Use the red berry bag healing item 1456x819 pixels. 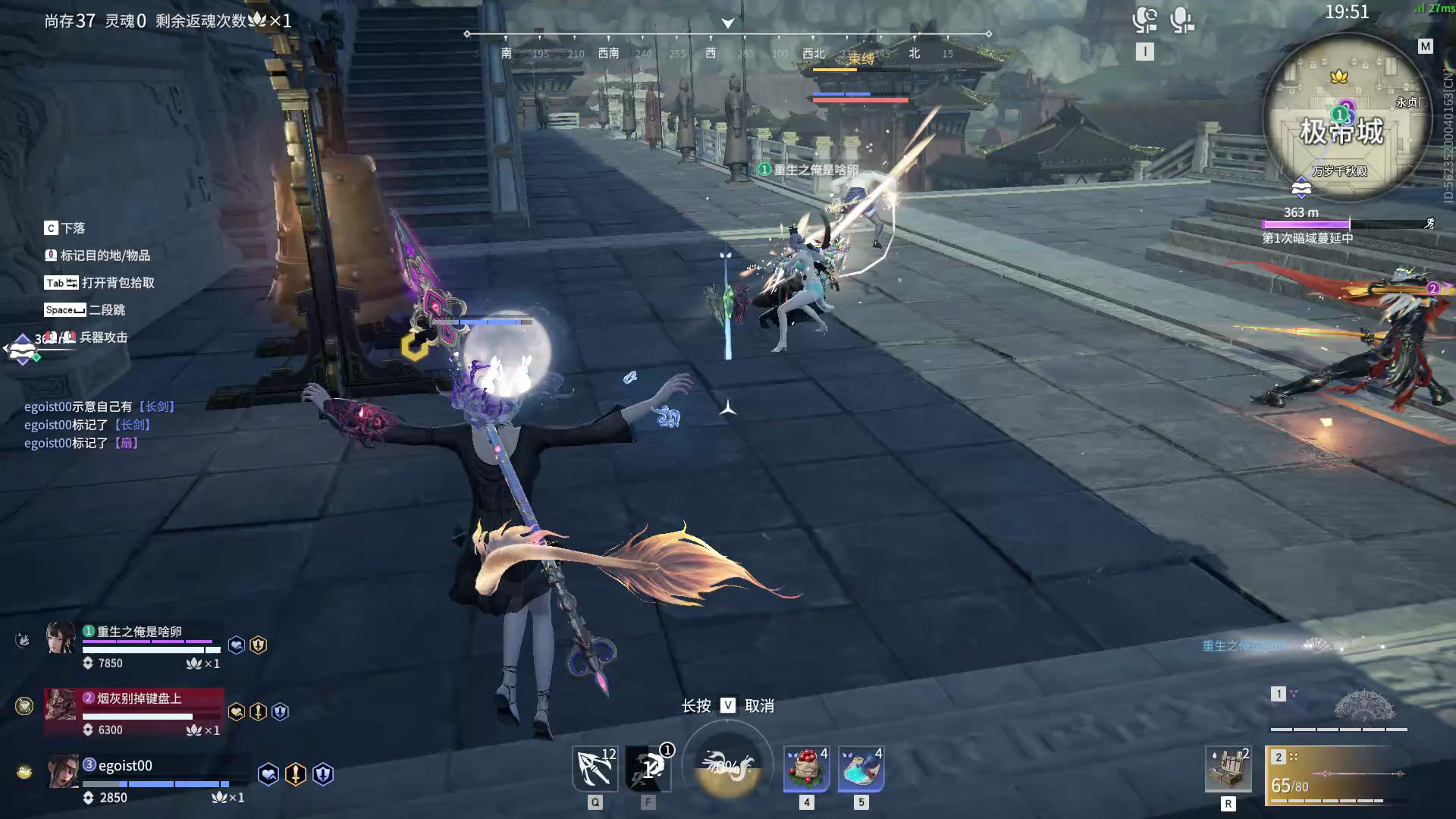point(806,768)
